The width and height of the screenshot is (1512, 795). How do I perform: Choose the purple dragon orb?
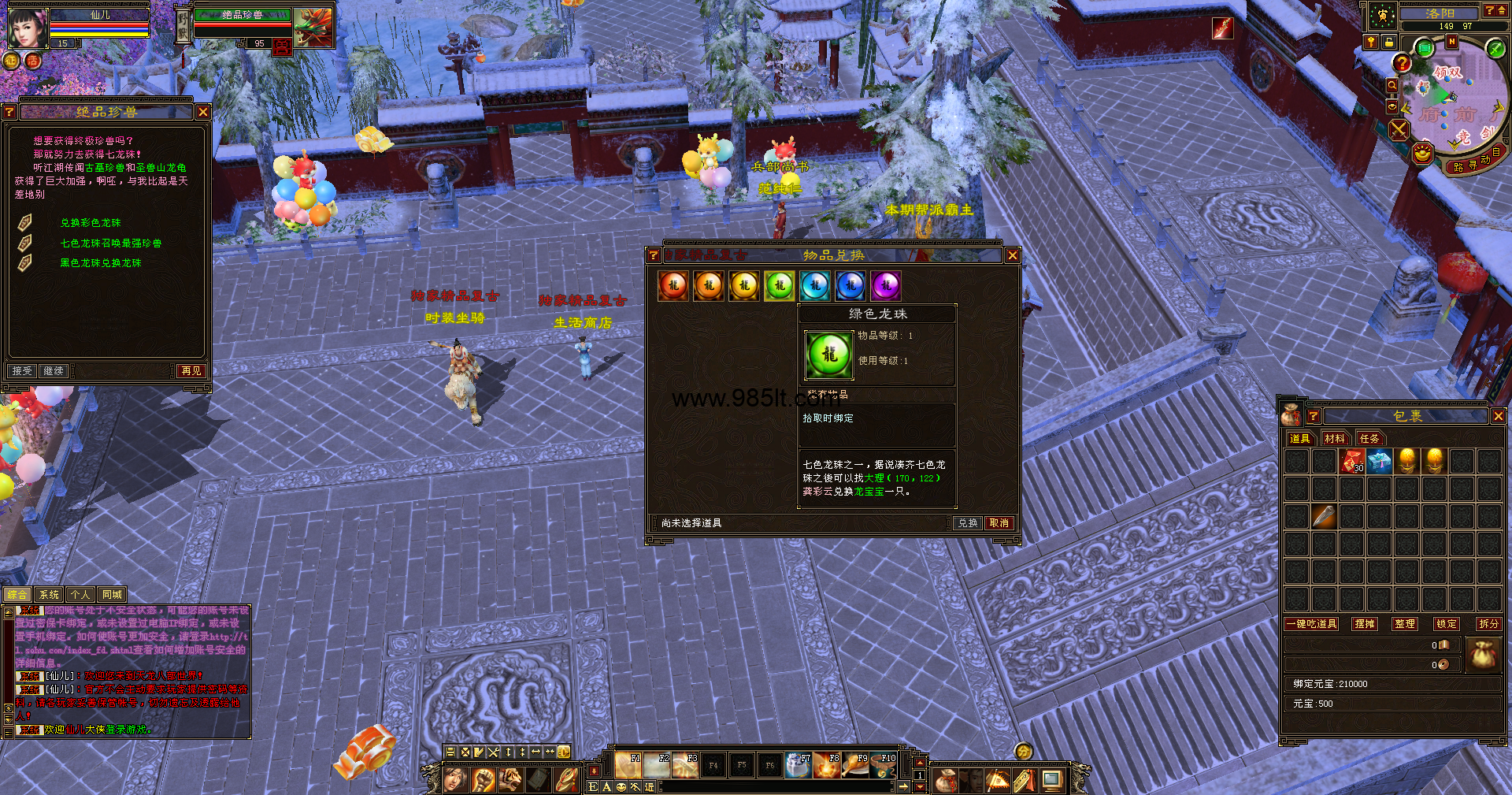point(886,286)
